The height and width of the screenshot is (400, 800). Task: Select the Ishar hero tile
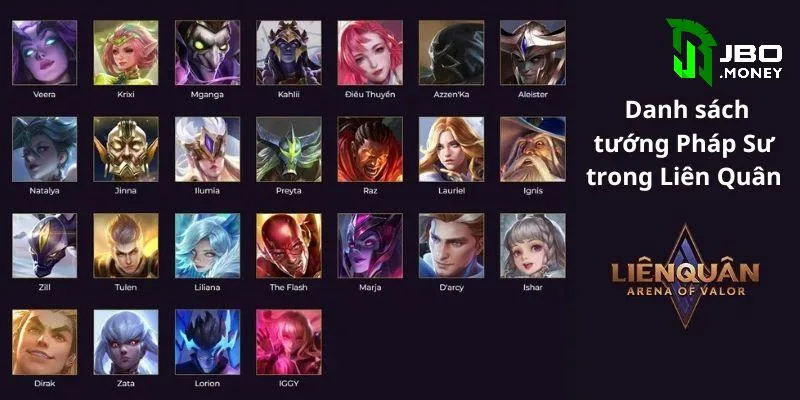pos(533,245)
